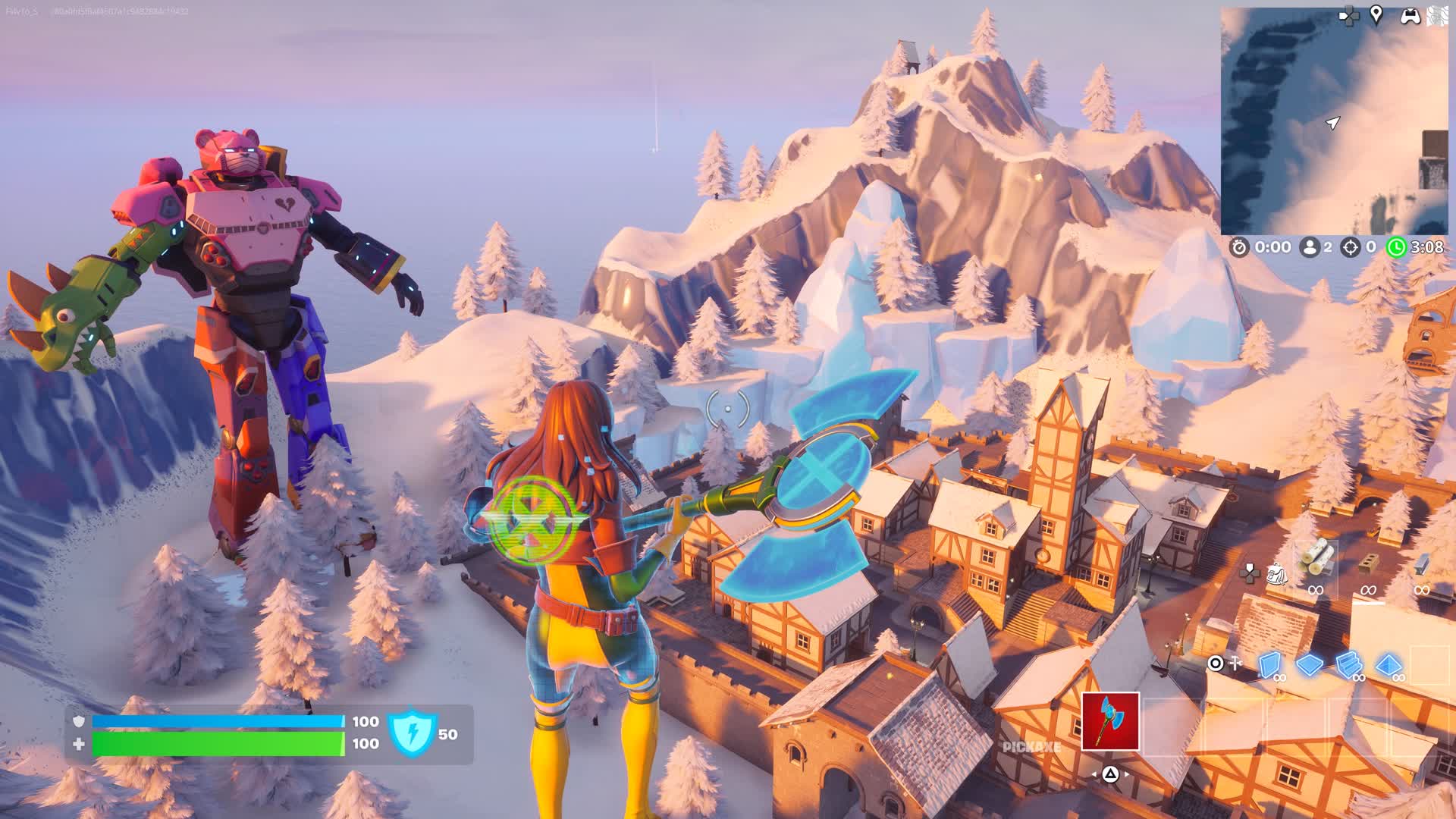Select the wall building piece

coord(1270,664)
